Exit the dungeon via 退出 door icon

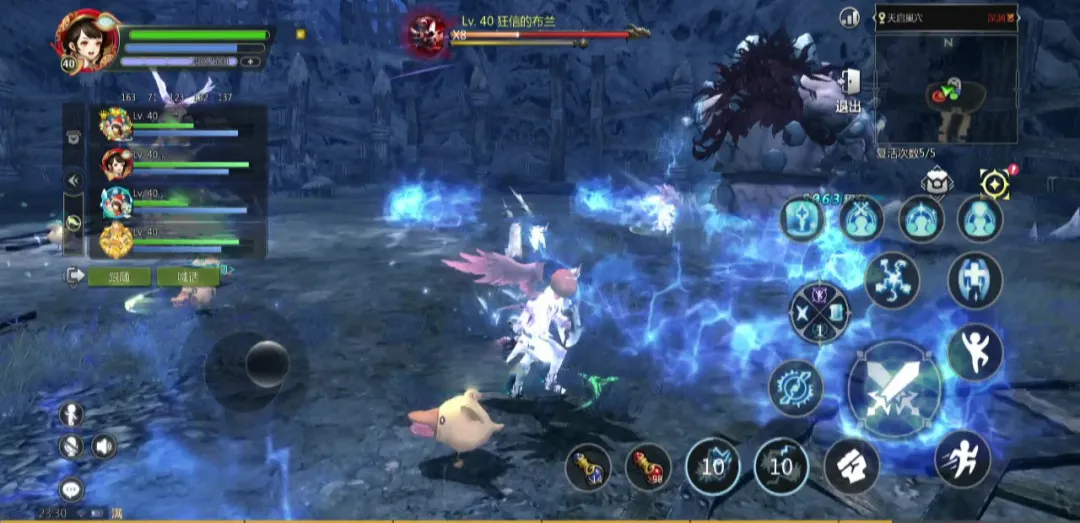point(848,90)
